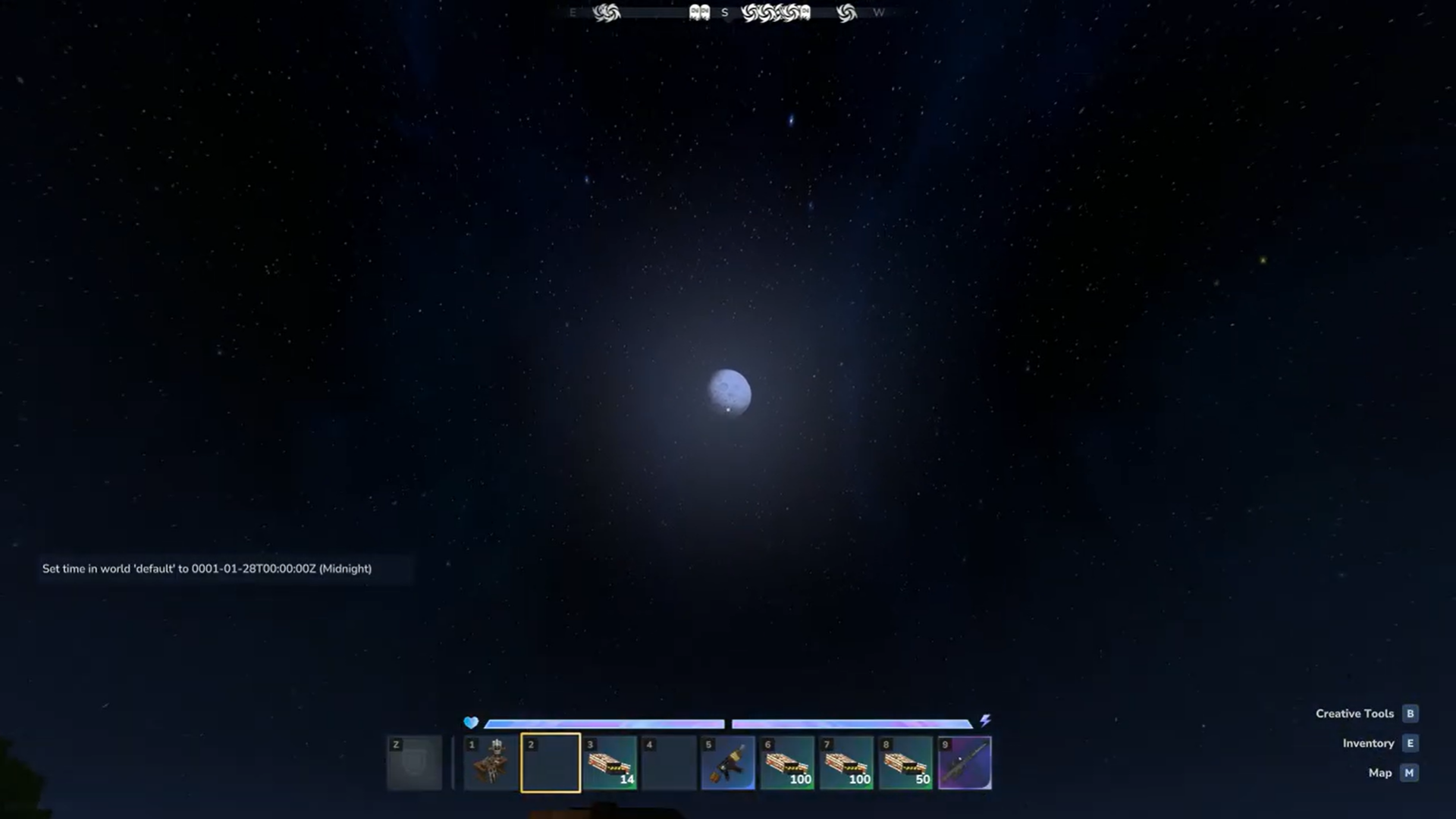Select the rifle in hotbar slot 9

click(965, 762)
